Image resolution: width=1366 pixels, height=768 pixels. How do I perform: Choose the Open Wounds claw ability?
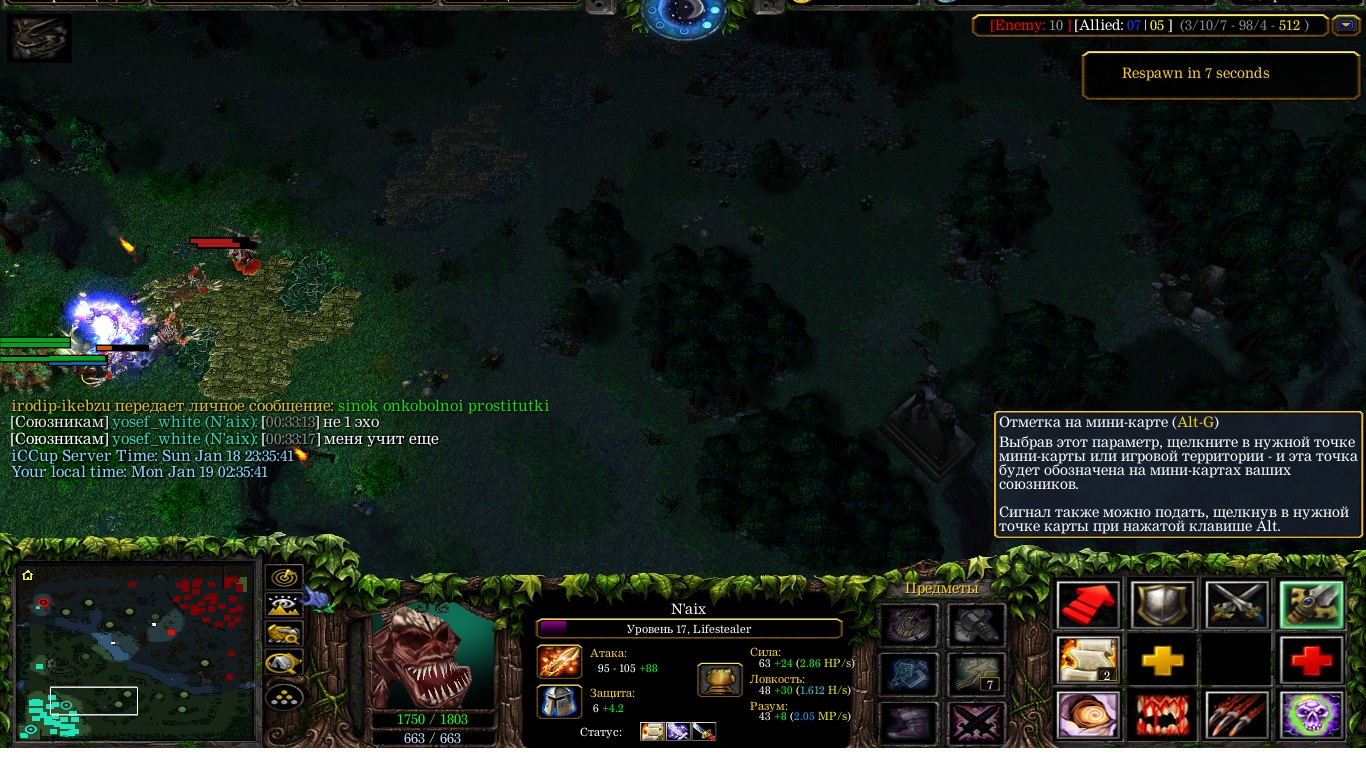[x=1237, y=715]
